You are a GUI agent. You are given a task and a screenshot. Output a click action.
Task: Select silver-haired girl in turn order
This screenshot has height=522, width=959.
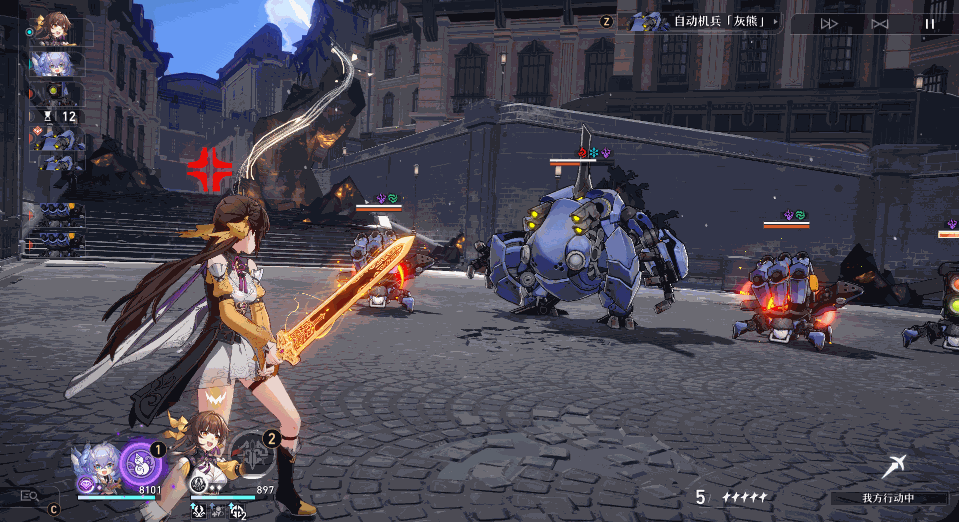(x=57, y=64)
